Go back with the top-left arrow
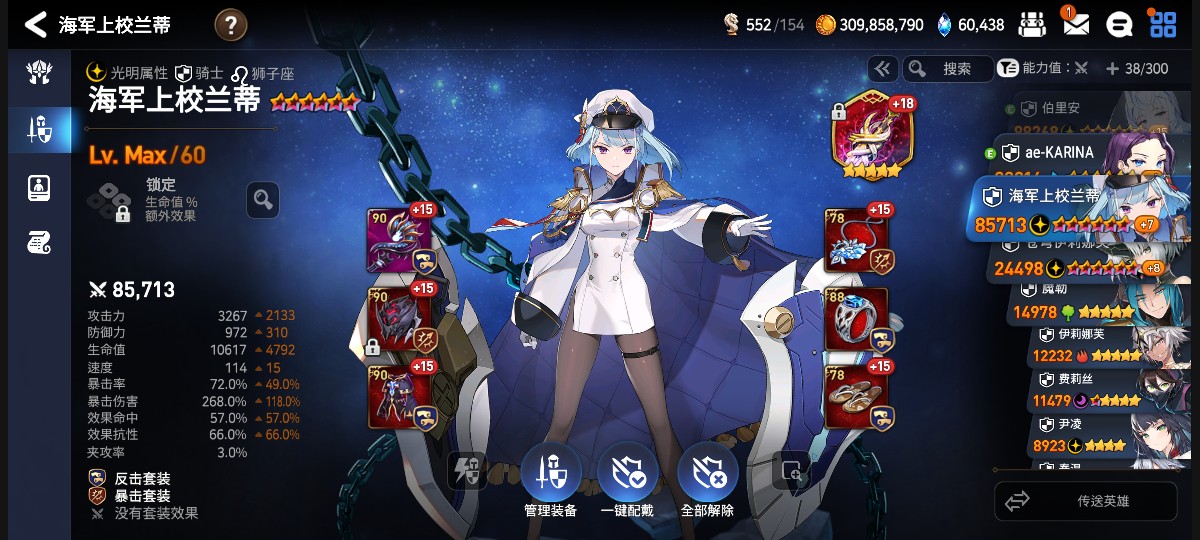The image size is (1200, 540). point(36,24)
